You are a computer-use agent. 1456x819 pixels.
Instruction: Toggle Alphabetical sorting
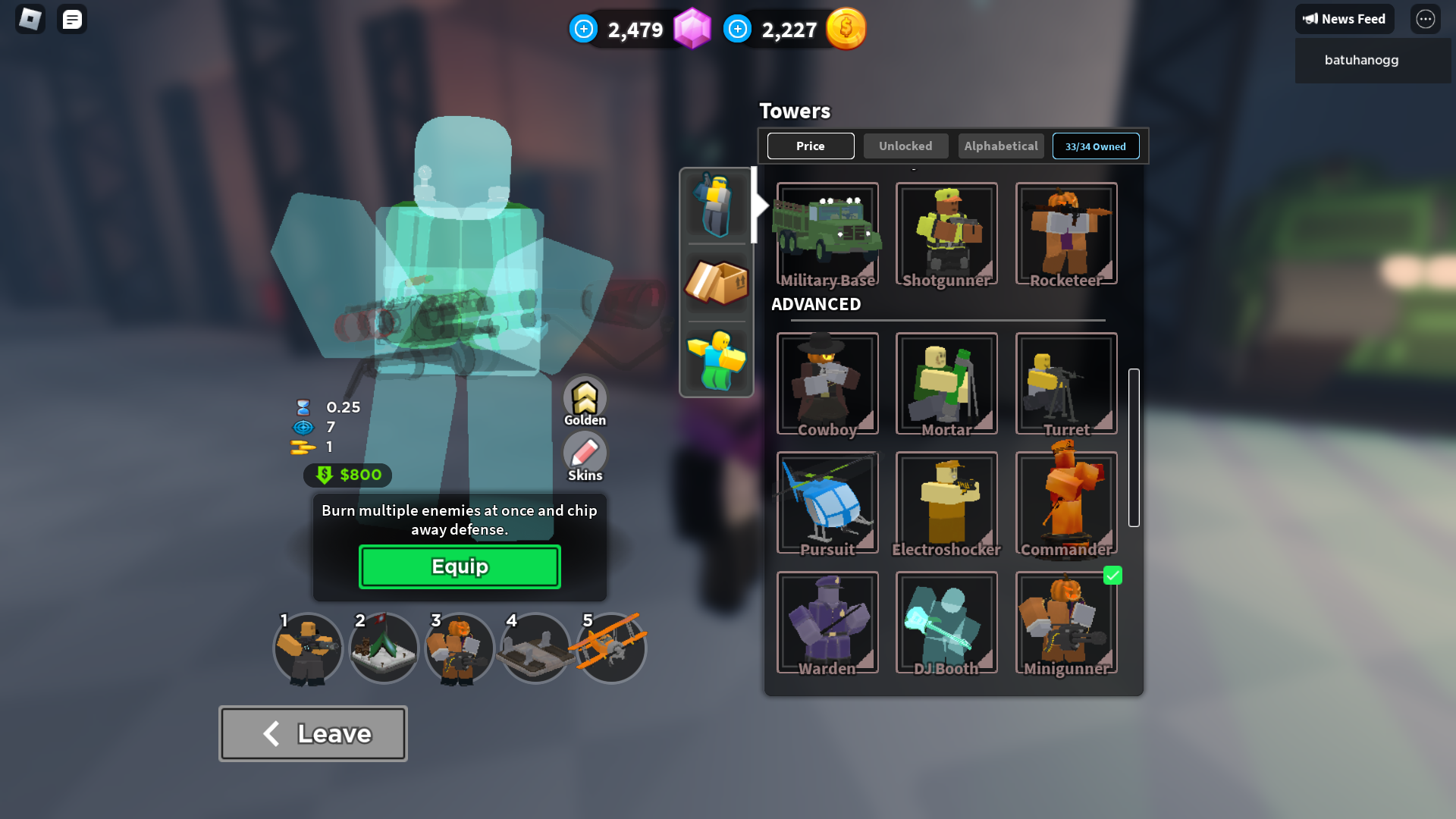point(1000,146)
